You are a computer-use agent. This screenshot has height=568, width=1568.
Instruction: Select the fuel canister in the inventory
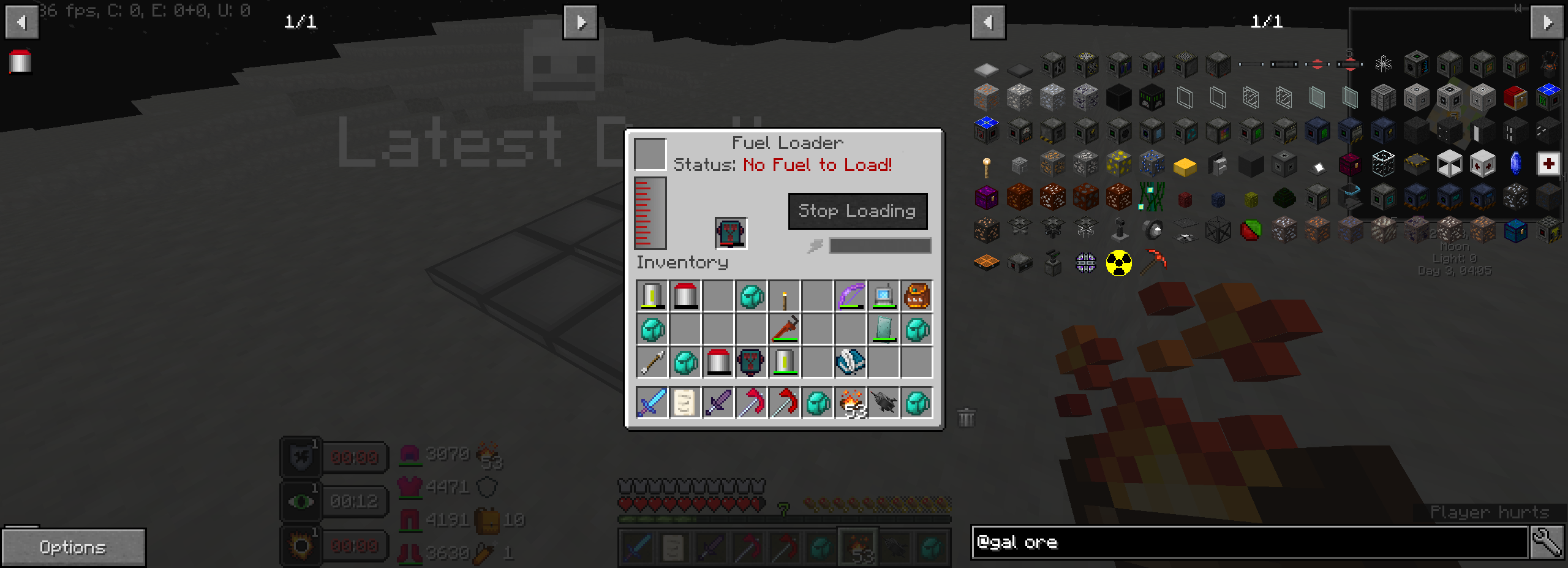pos(652,296)
